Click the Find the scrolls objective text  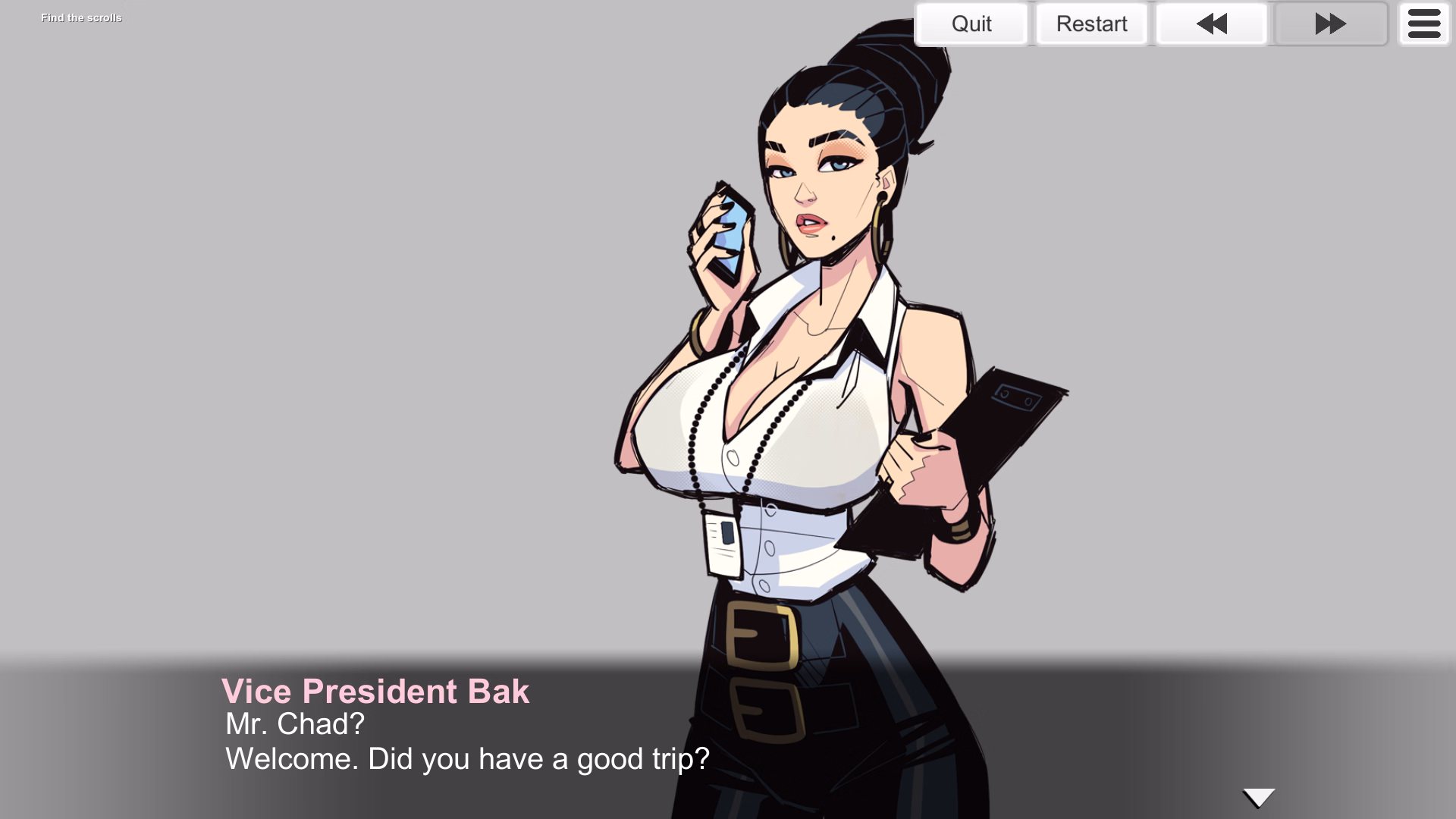click(x=81, y=17)
